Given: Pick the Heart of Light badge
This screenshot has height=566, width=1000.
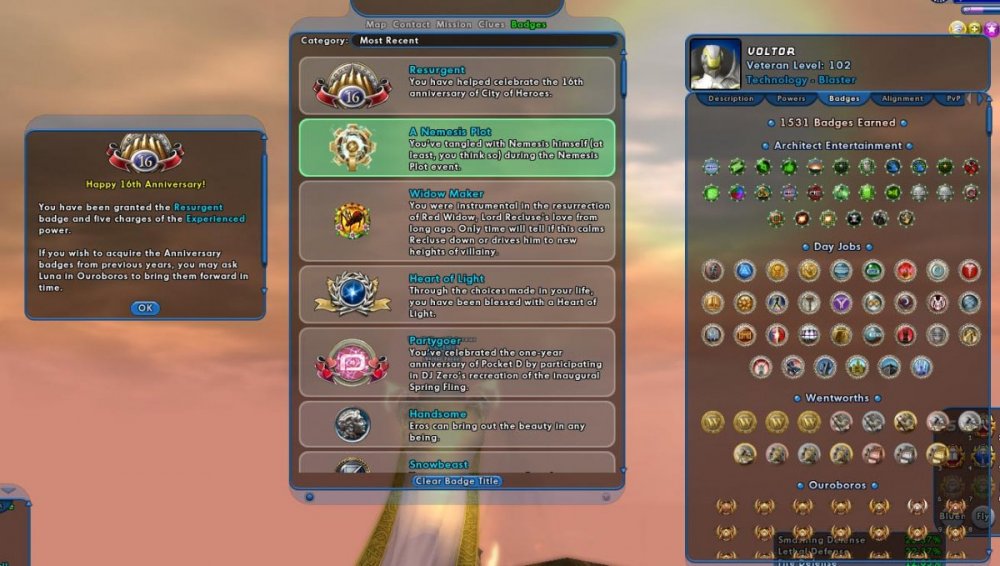Looking at the screenshot, I should point(457,294).
